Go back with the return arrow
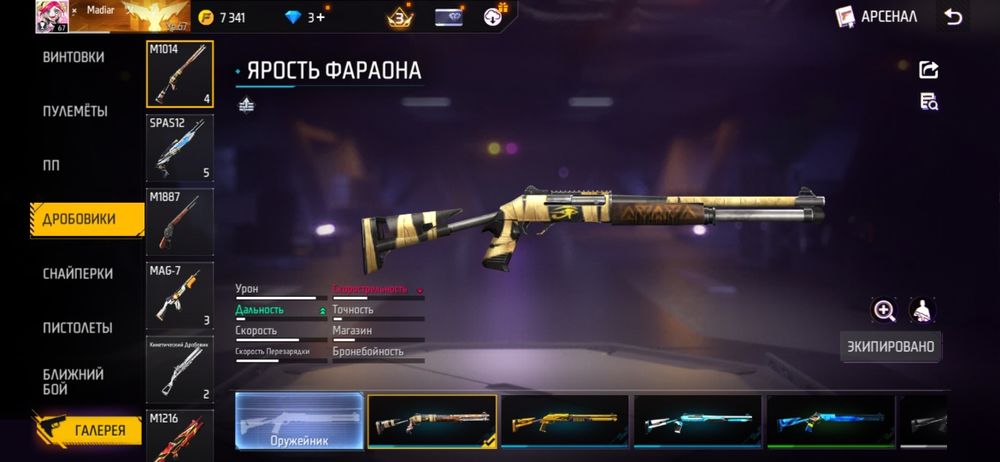This screenshot has width=1000, height=462. pos(953,16)
